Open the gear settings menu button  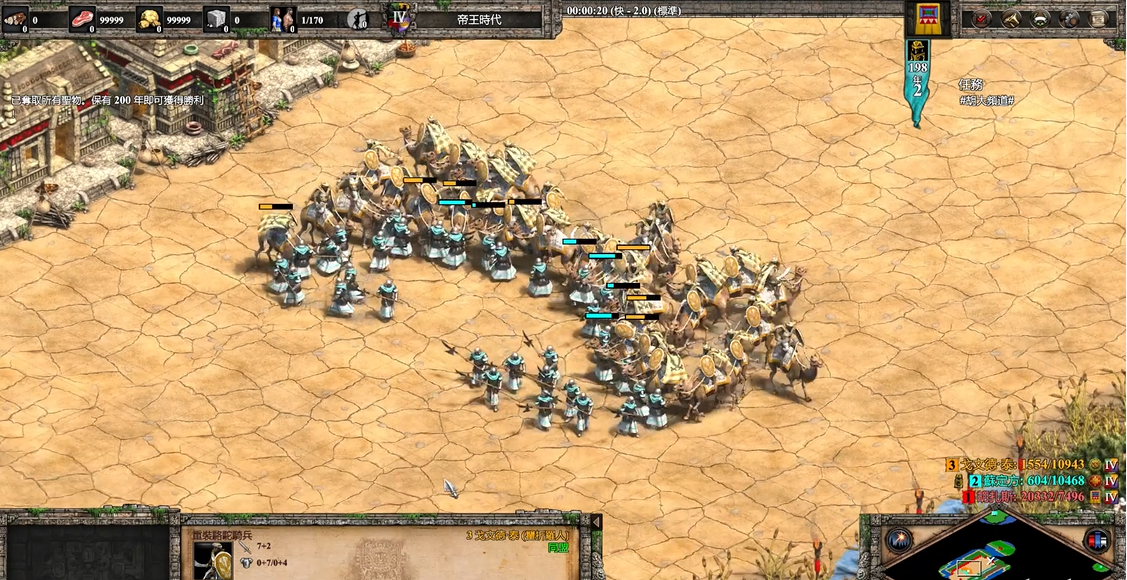tap(1070, 18)
